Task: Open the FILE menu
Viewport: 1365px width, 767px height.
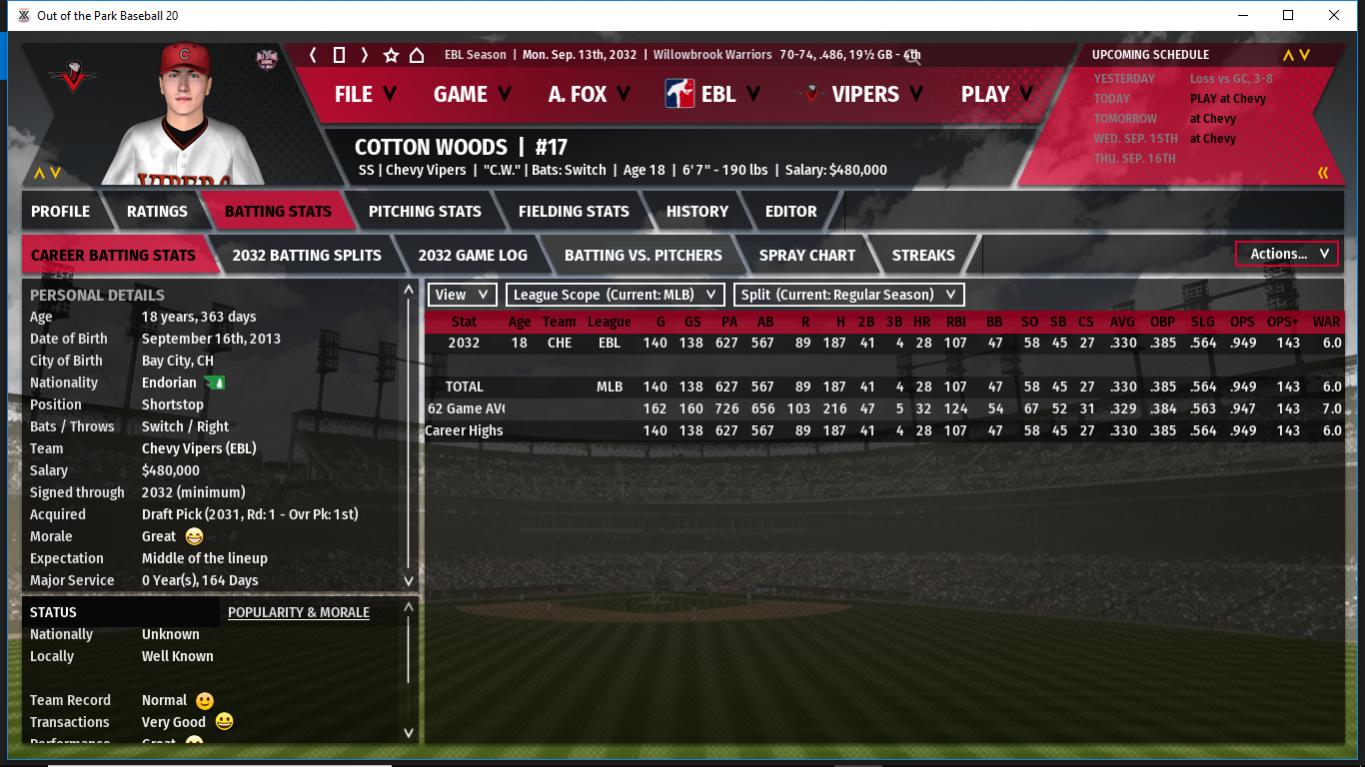Action: pos(365,94)
